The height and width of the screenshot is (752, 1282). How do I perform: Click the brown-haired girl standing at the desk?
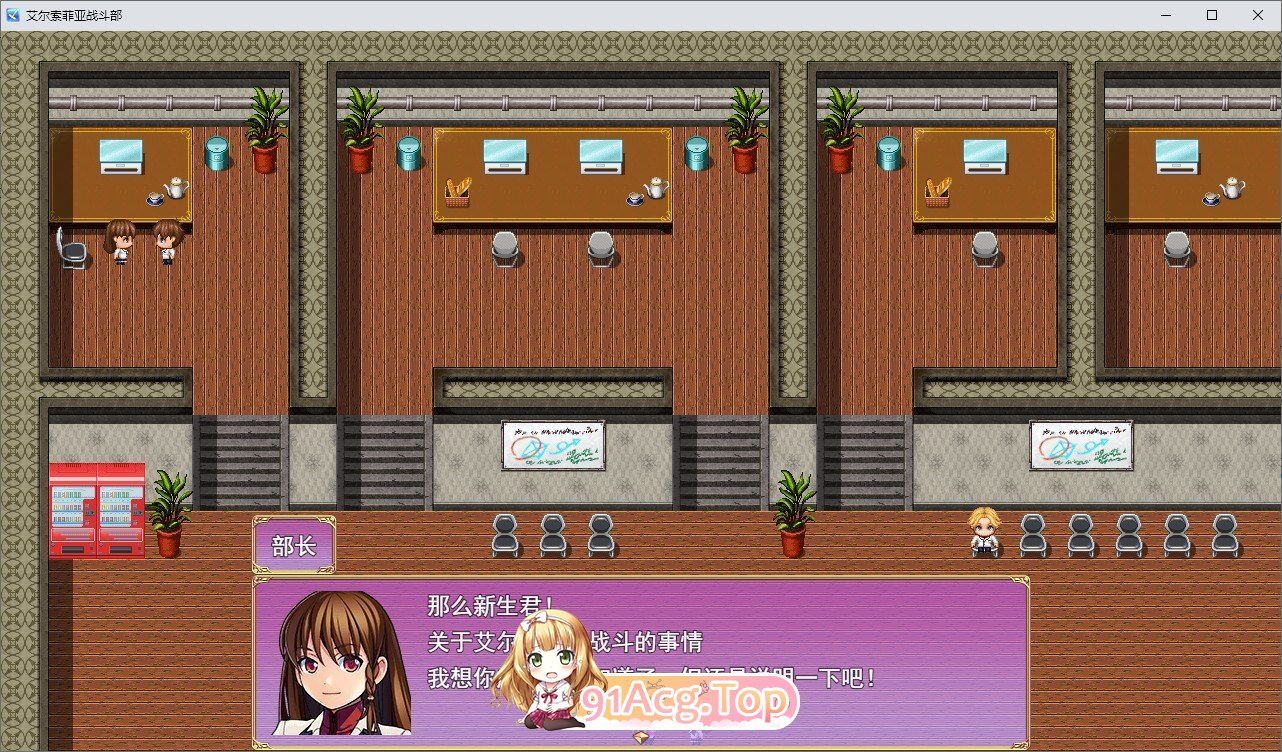(x=119, y=240)
